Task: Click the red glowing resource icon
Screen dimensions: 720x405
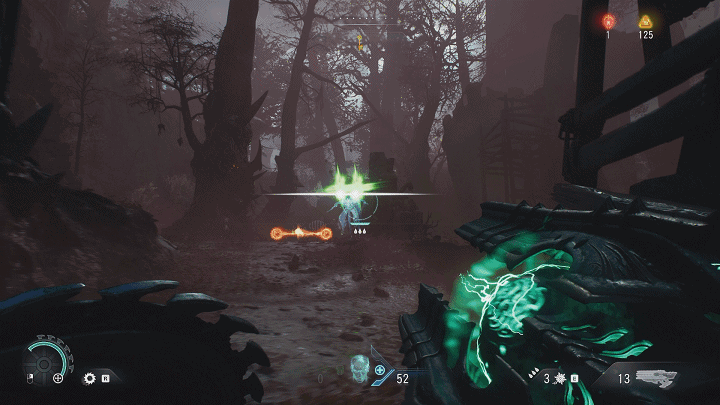Action: tap(608, 21)
